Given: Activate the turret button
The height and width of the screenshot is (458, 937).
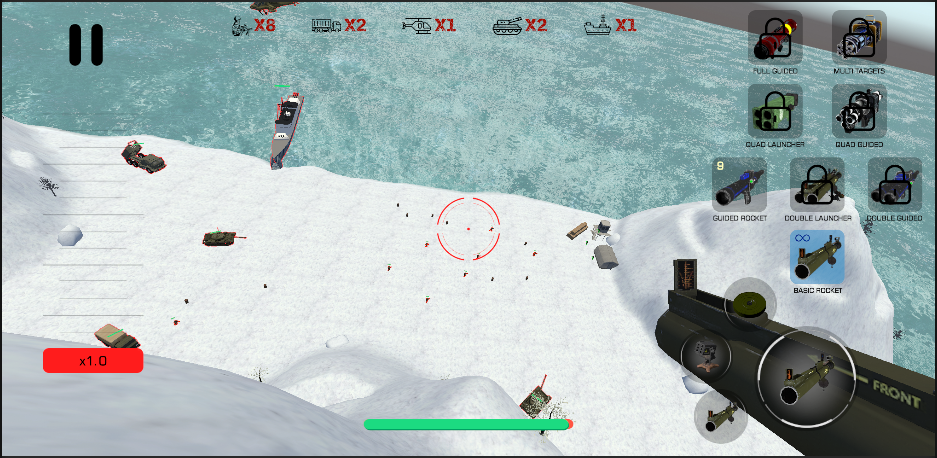Looking at the screenshot, I should (706, 356).
